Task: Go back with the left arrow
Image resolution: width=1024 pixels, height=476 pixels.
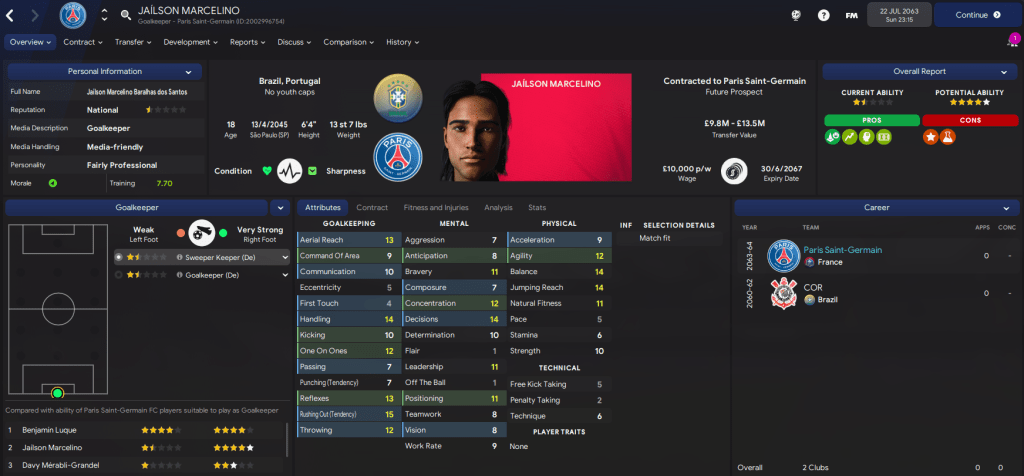Action: [x=12, y=15]
